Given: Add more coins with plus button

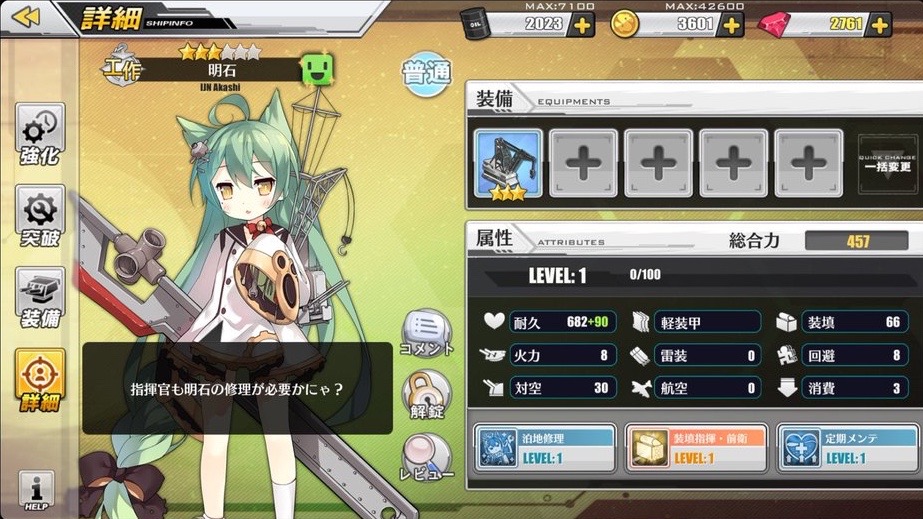Looking at the screenshot, I should click(733, 24).
